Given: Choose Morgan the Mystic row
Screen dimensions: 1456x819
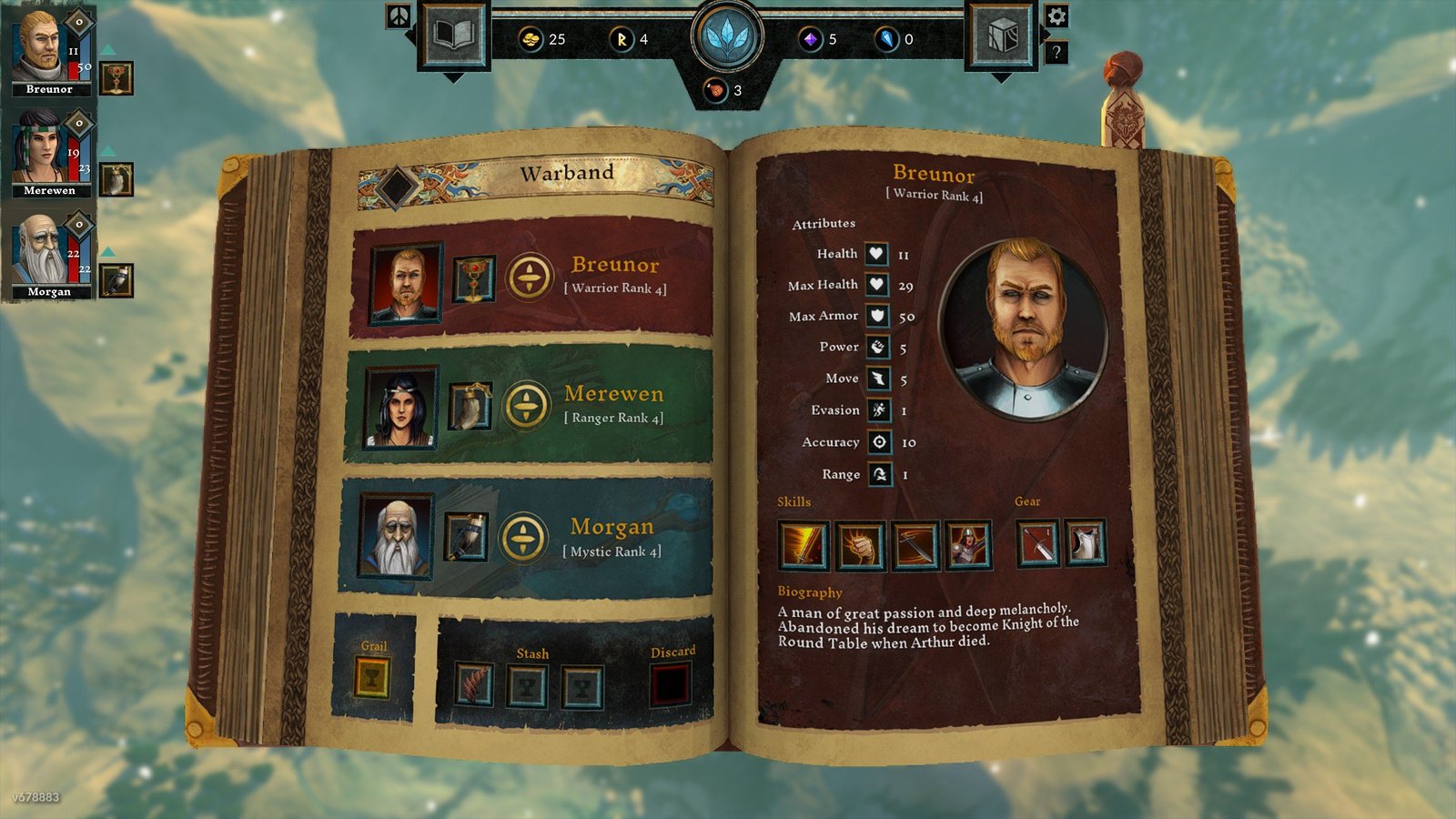Looking at the screenshot, I should (x=612, y=537).
